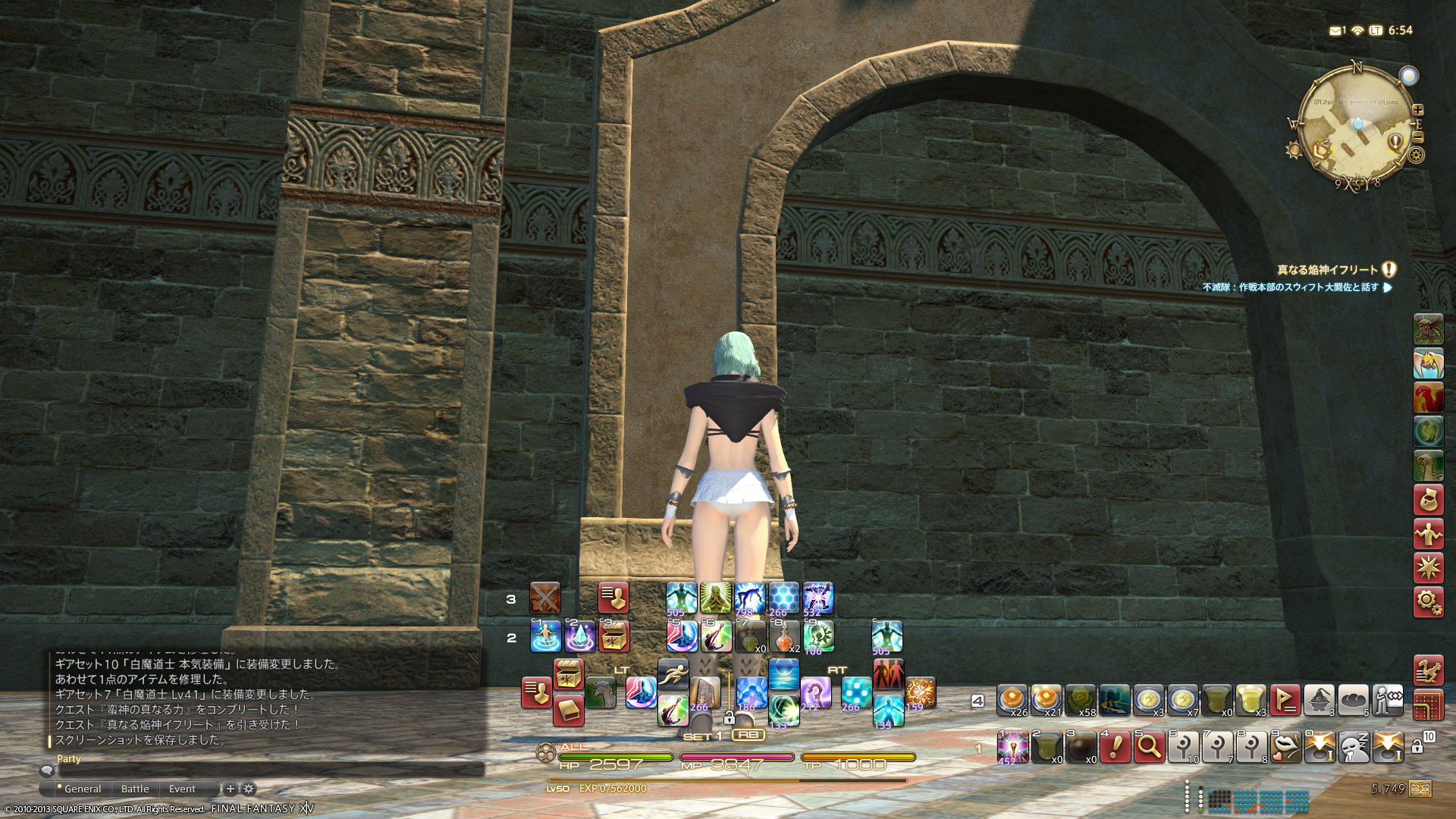This screenshot has height=819, width=1456.
Task: Toggle the hotbar padlock beside number 10
Action: (x=1417, y=747)
